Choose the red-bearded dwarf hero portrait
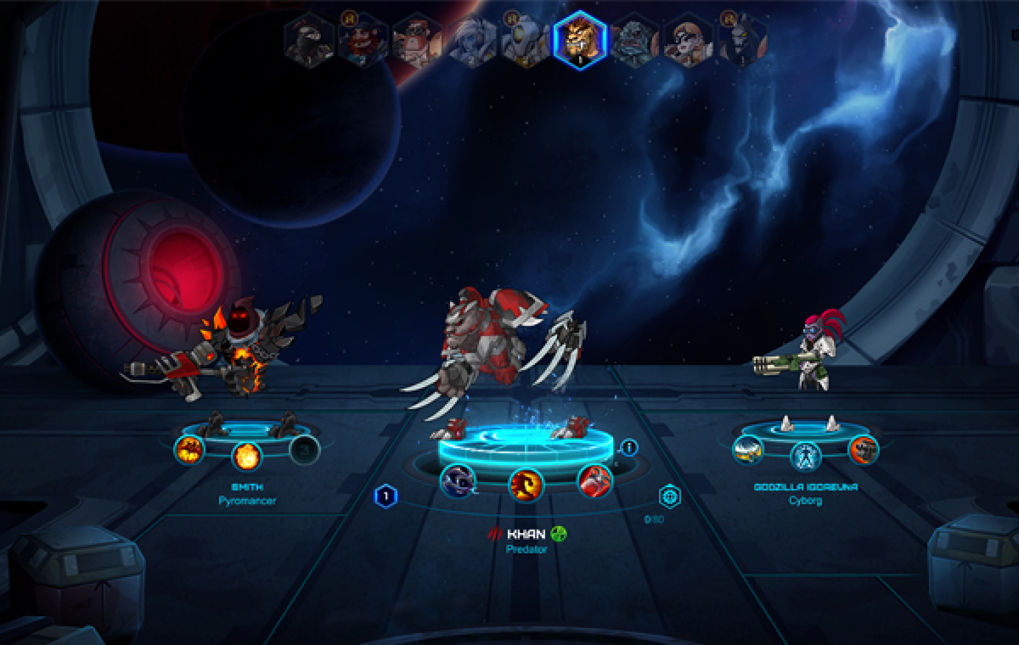 point(362,41)
